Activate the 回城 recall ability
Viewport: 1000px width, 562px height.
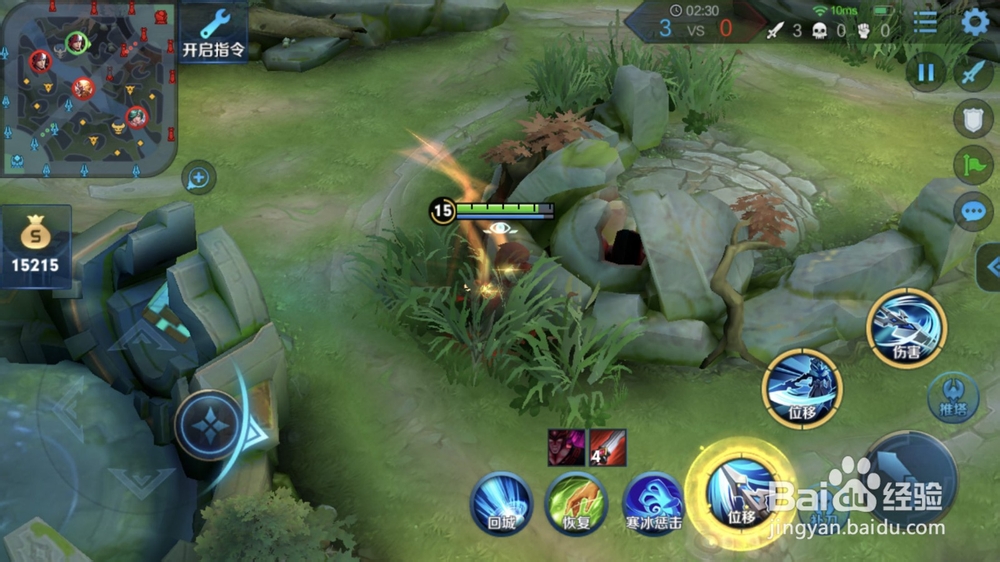coord(500,503)
